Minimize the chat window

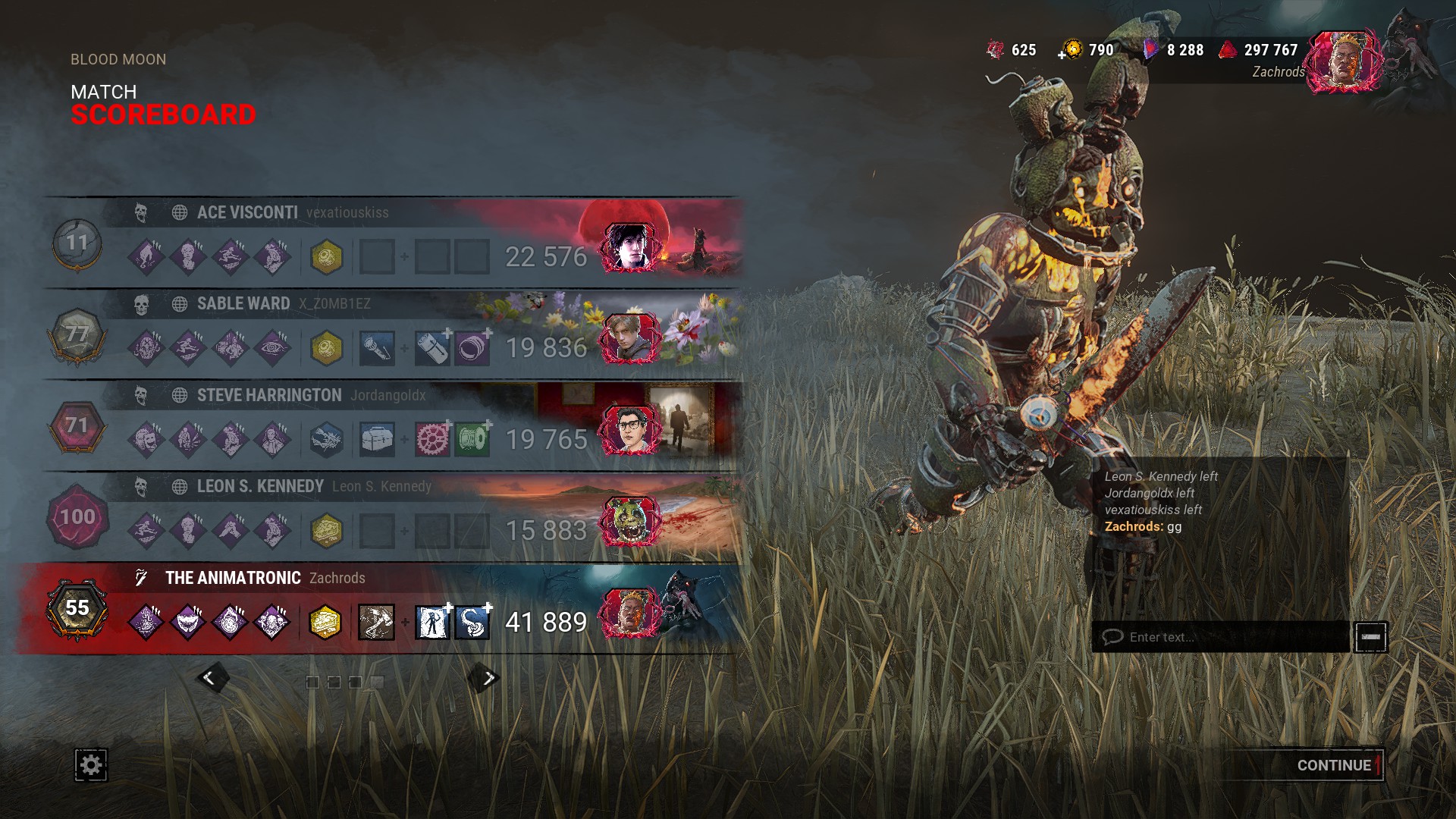[1370, 637]
